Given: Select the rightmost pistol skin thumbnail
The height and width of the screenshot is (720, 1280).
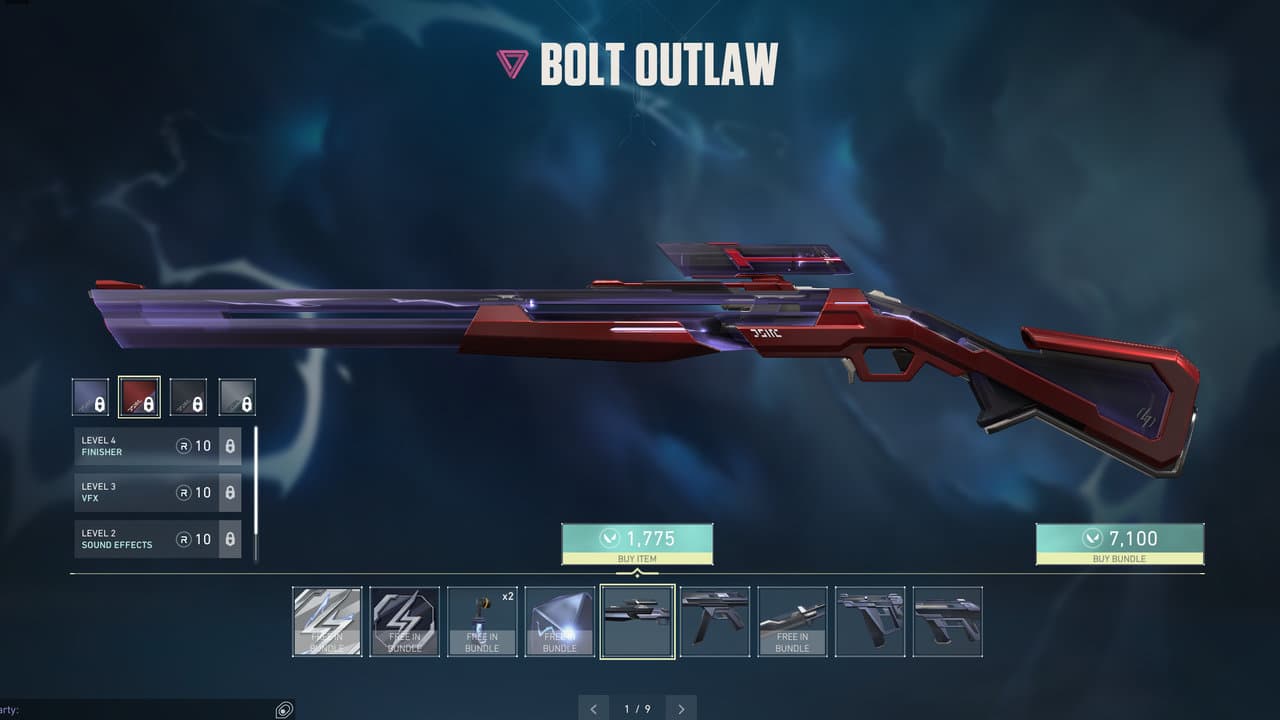Looking at the screenshot, I should tap(947, 620).
